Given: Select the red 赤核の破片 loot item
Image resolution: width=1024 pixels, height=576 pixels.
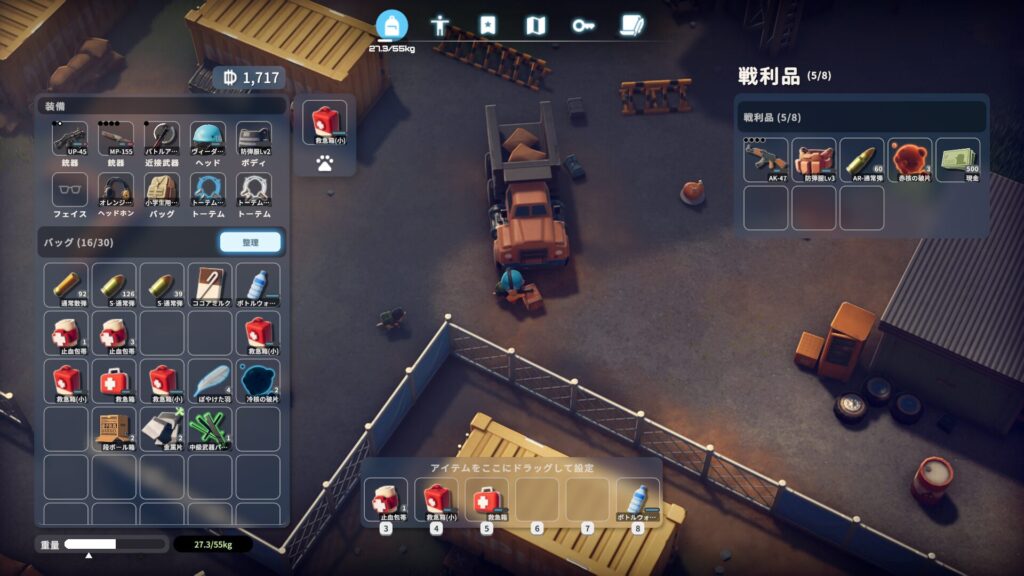Looking at the screenshot, I should click(x=909, y=159).
